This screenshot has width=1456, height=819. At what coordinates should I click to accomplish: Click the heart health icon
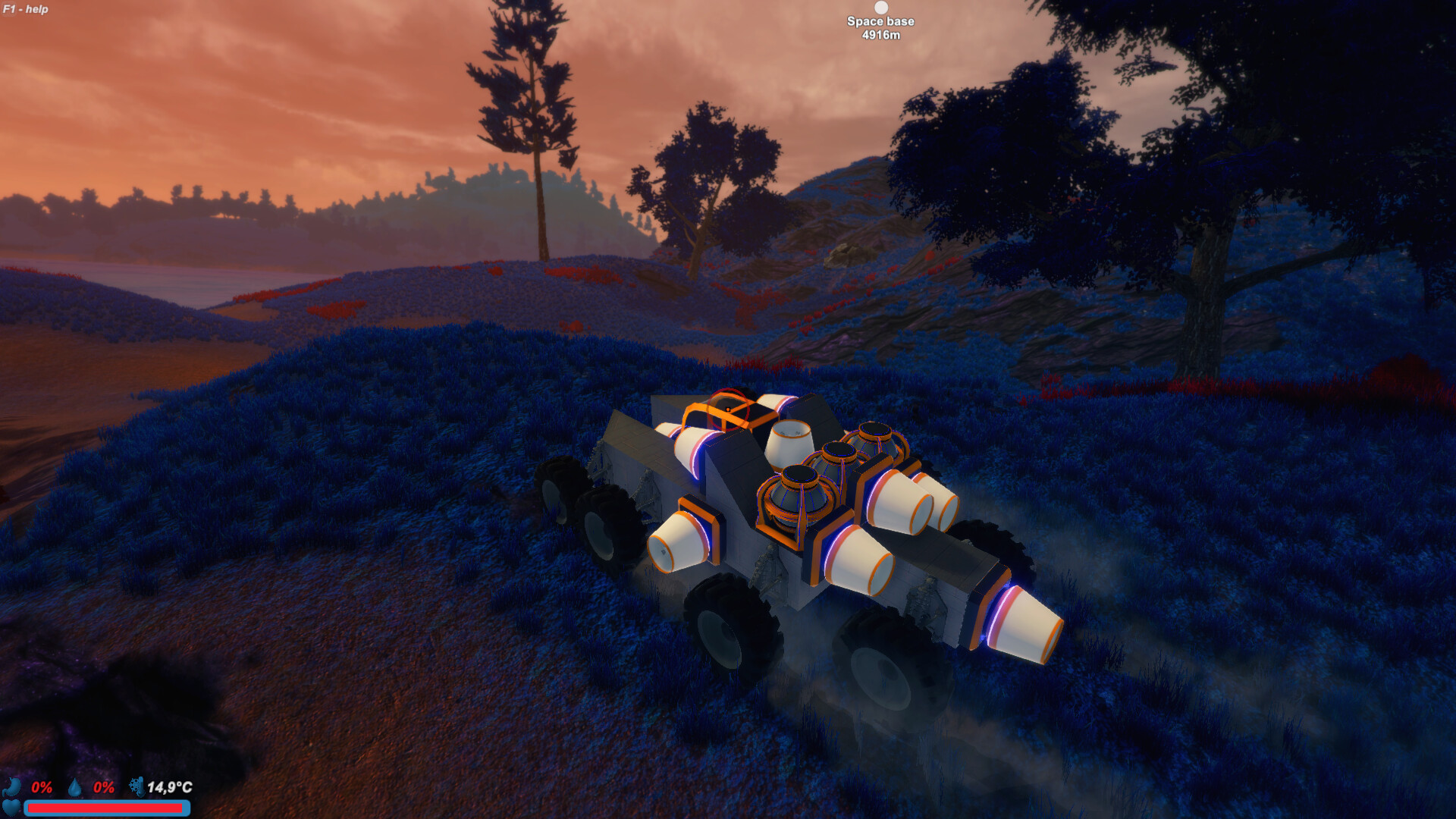(x=11, y=808)
